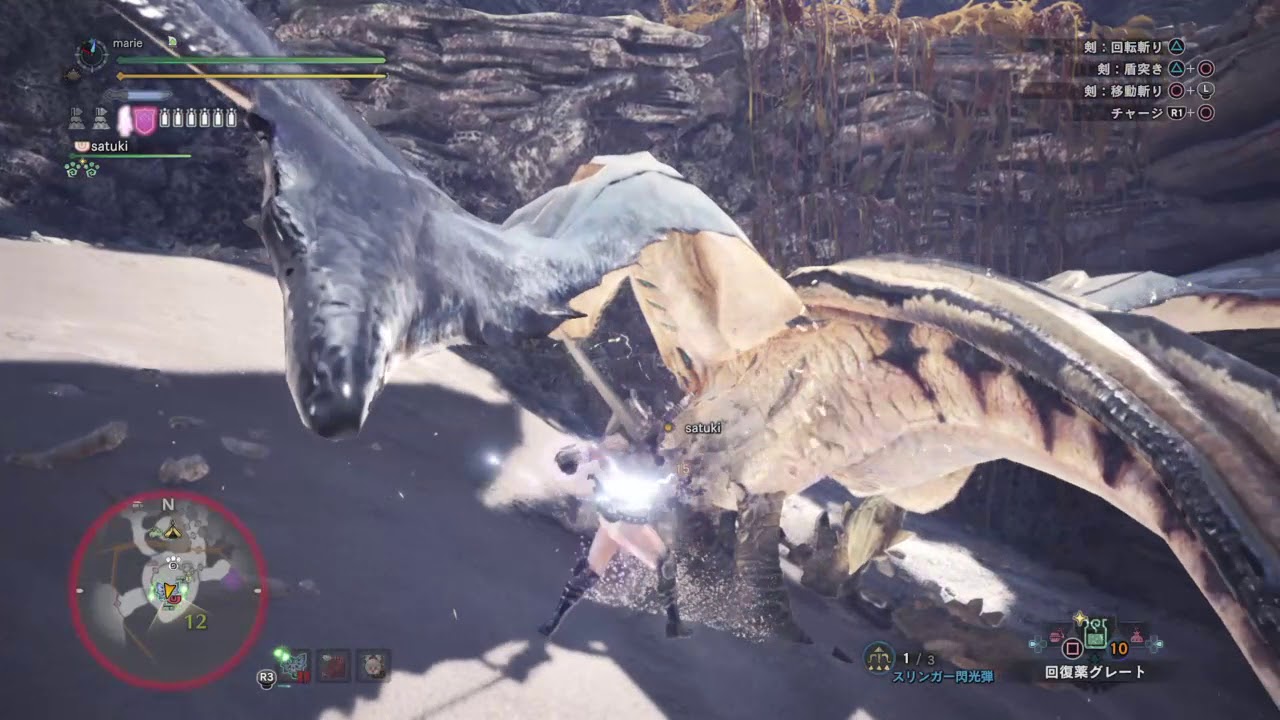Choose the red monster target icon
This screenshot has height=720, width=1280.
[334, 665]
